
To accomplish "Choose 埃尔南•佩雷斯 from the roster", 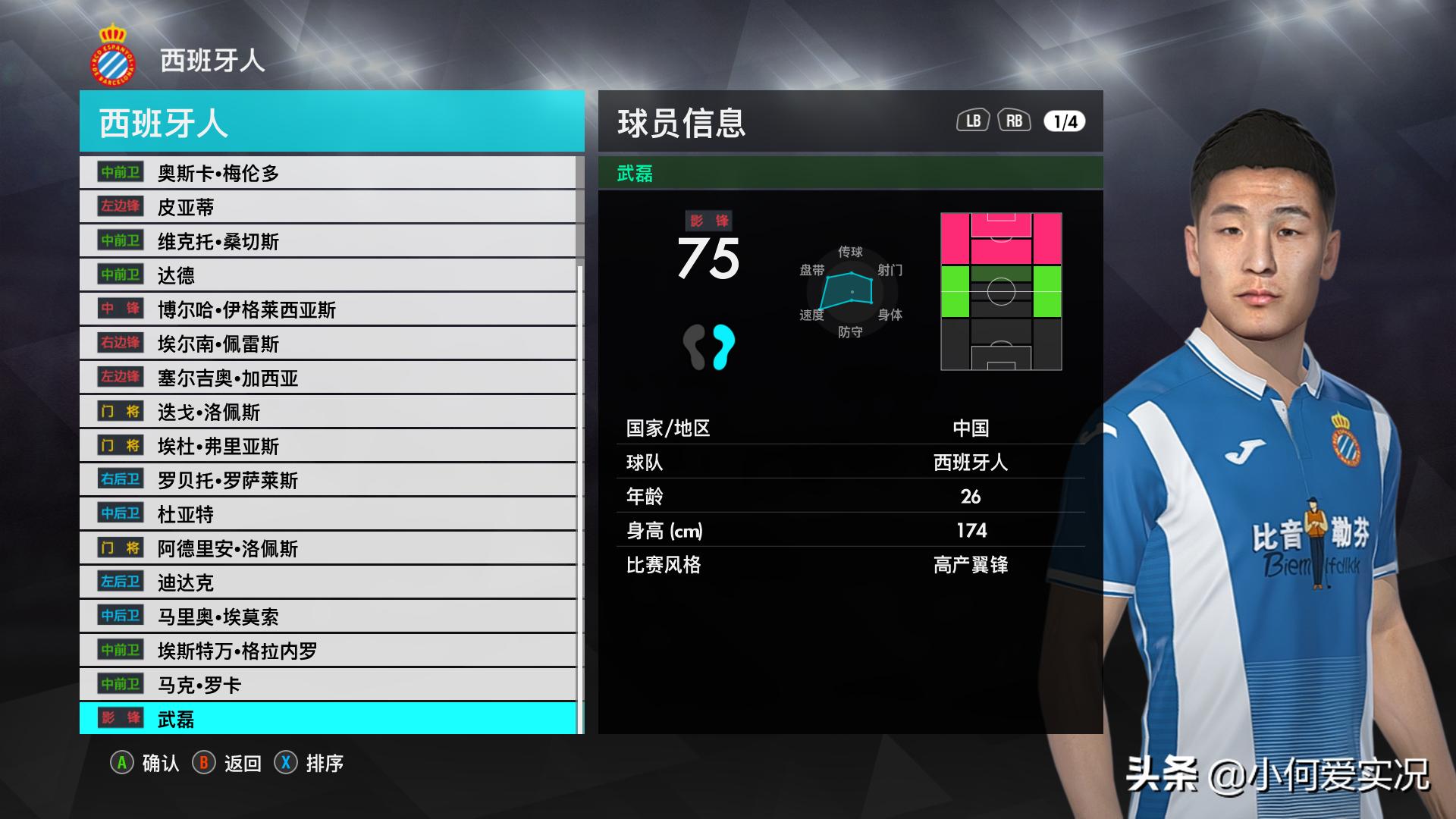I will tap(328, 344).
